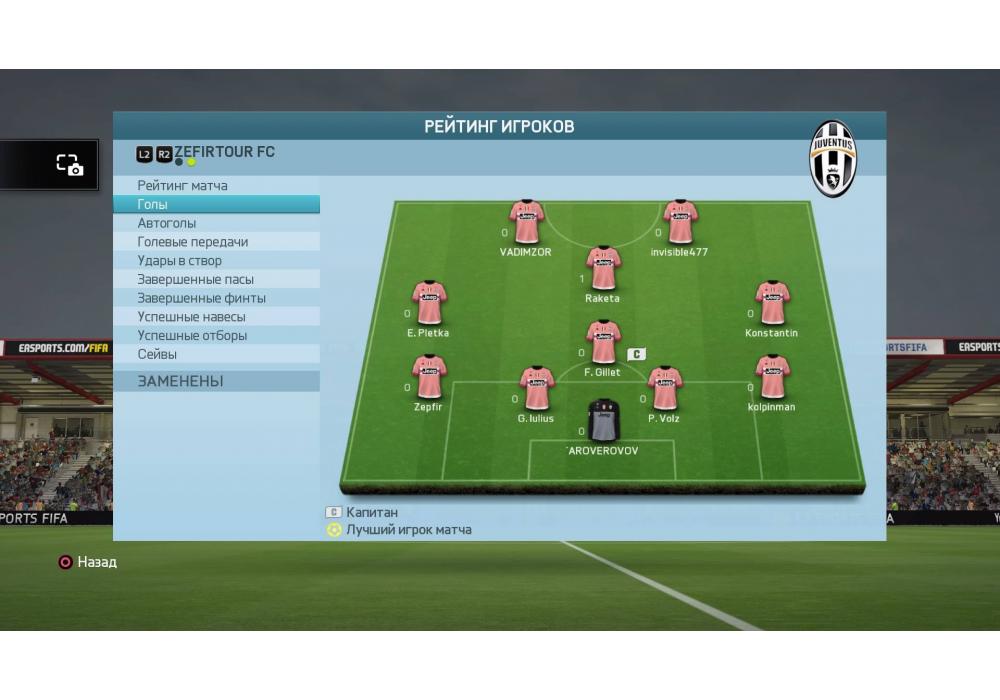The image size is (1000, 700).
Task: Choose the Завершенные финты entry
Action: [x=202, y=298]
